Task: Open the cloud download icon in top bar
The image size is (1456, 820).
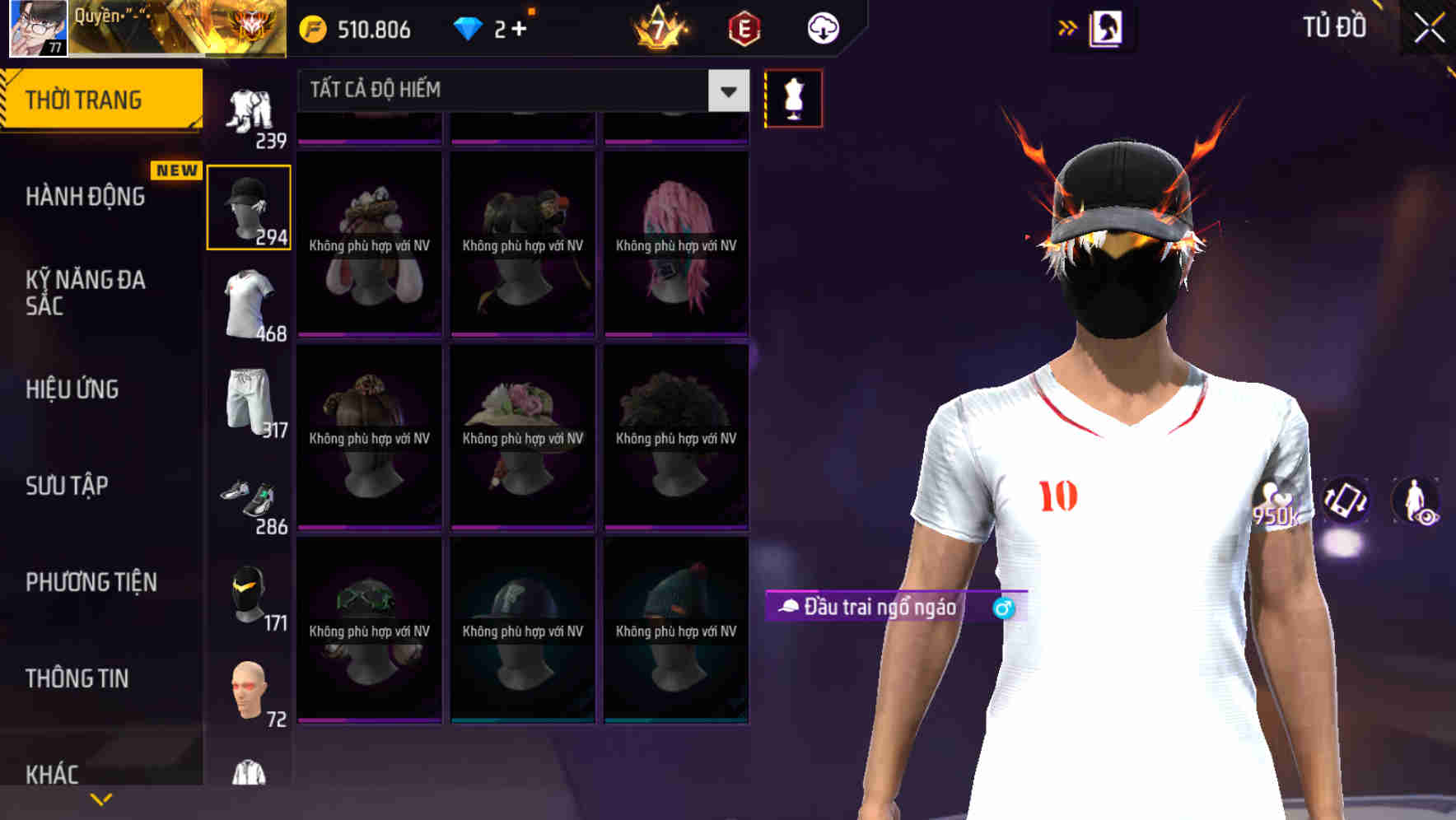Action: 822,27
